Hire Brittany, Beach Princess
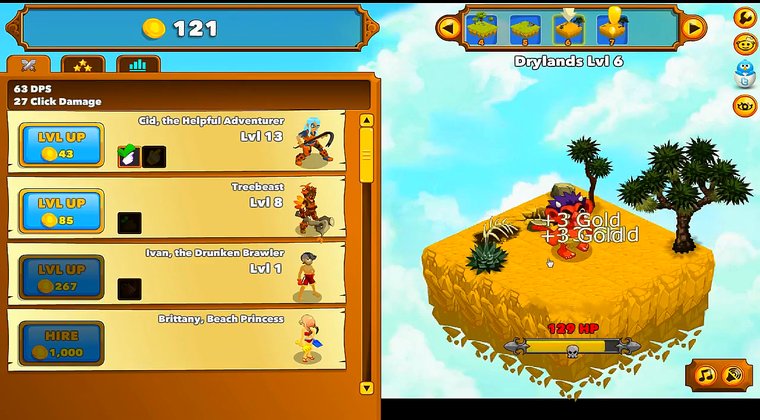The height and width of the screenshot is (420, 760). (62, 343)
